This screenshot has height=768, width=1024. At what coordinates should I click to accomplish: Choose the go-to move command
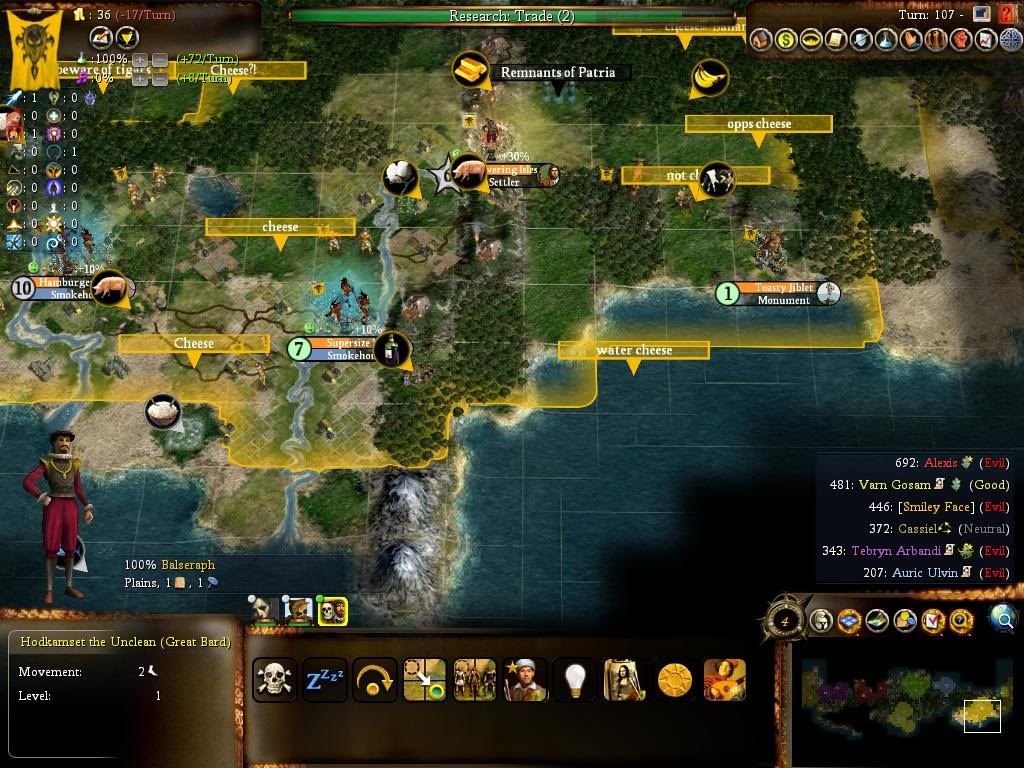pos(424,681)
